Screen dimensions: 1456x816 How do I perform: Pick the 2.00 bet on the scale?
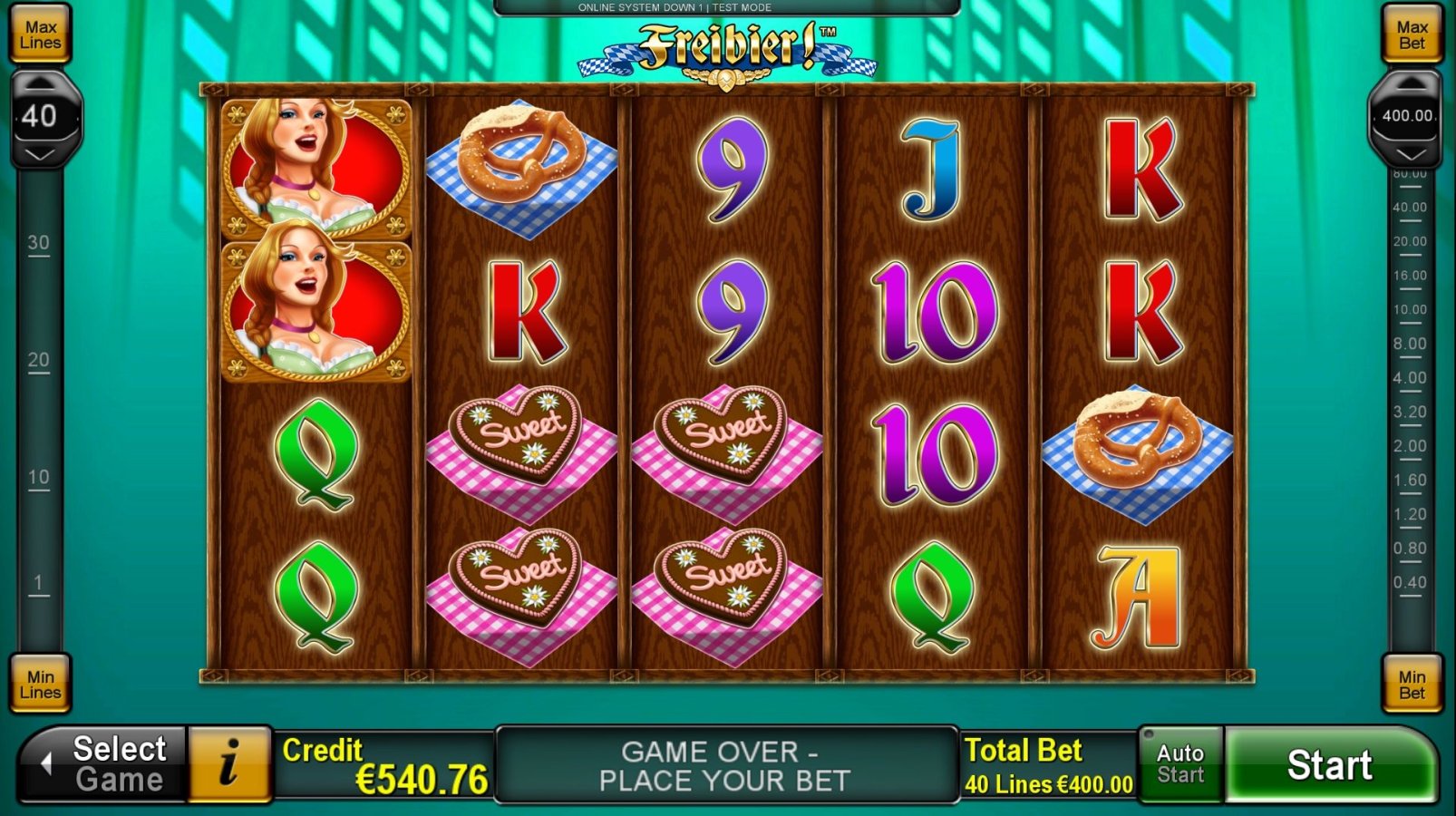click(1410, 446)
